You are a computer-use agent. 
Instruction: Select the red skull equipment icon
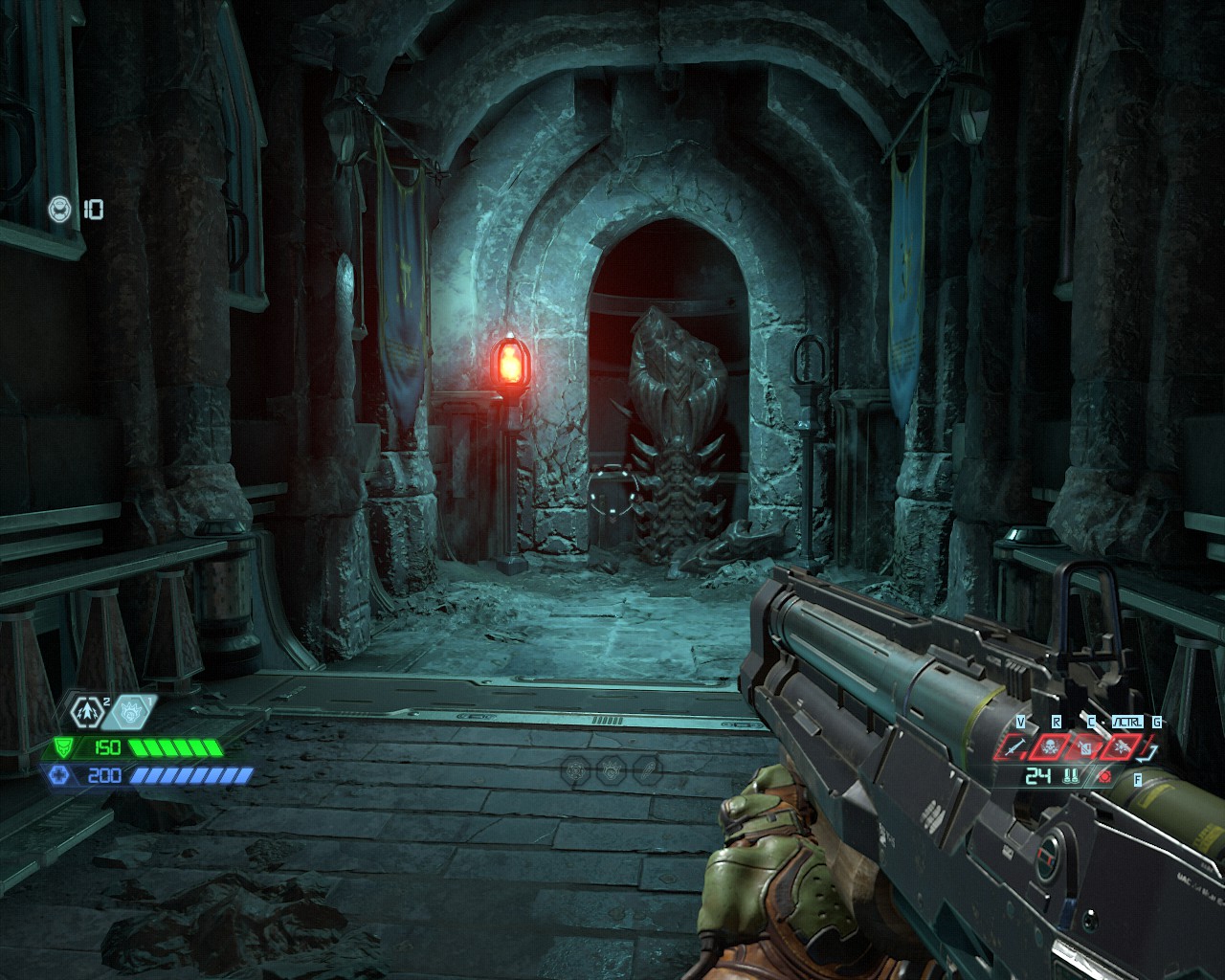point(1050,746)
